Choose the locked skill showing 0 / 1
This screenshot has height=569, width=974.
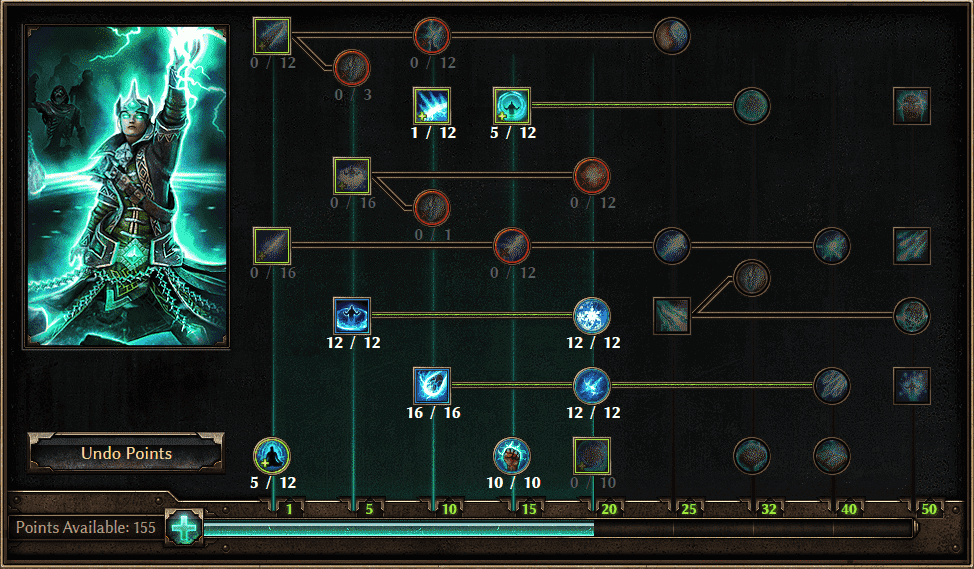432,208
